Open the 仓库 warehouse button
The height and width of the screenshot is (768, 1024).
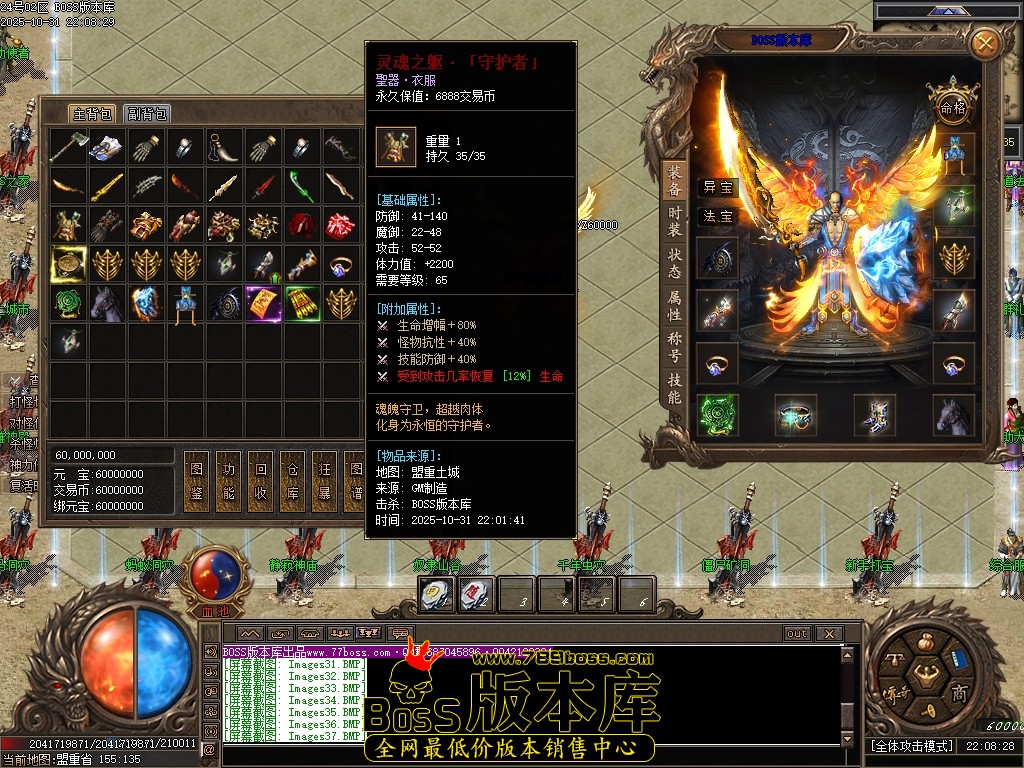click(291, 481)
